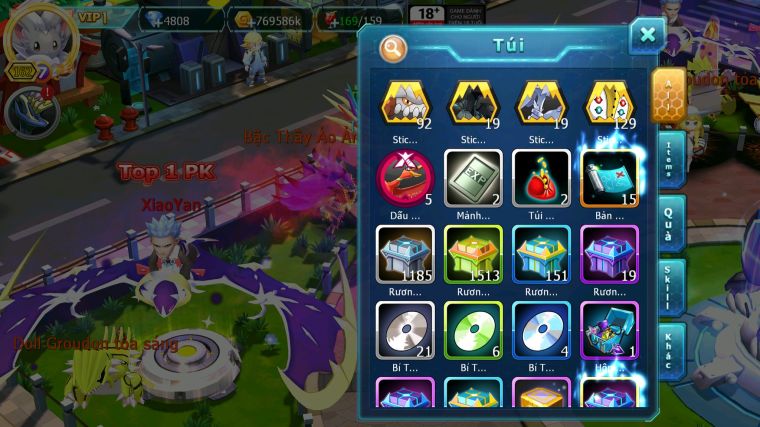
Task: Switch to the Items tab
Action: 669,159
